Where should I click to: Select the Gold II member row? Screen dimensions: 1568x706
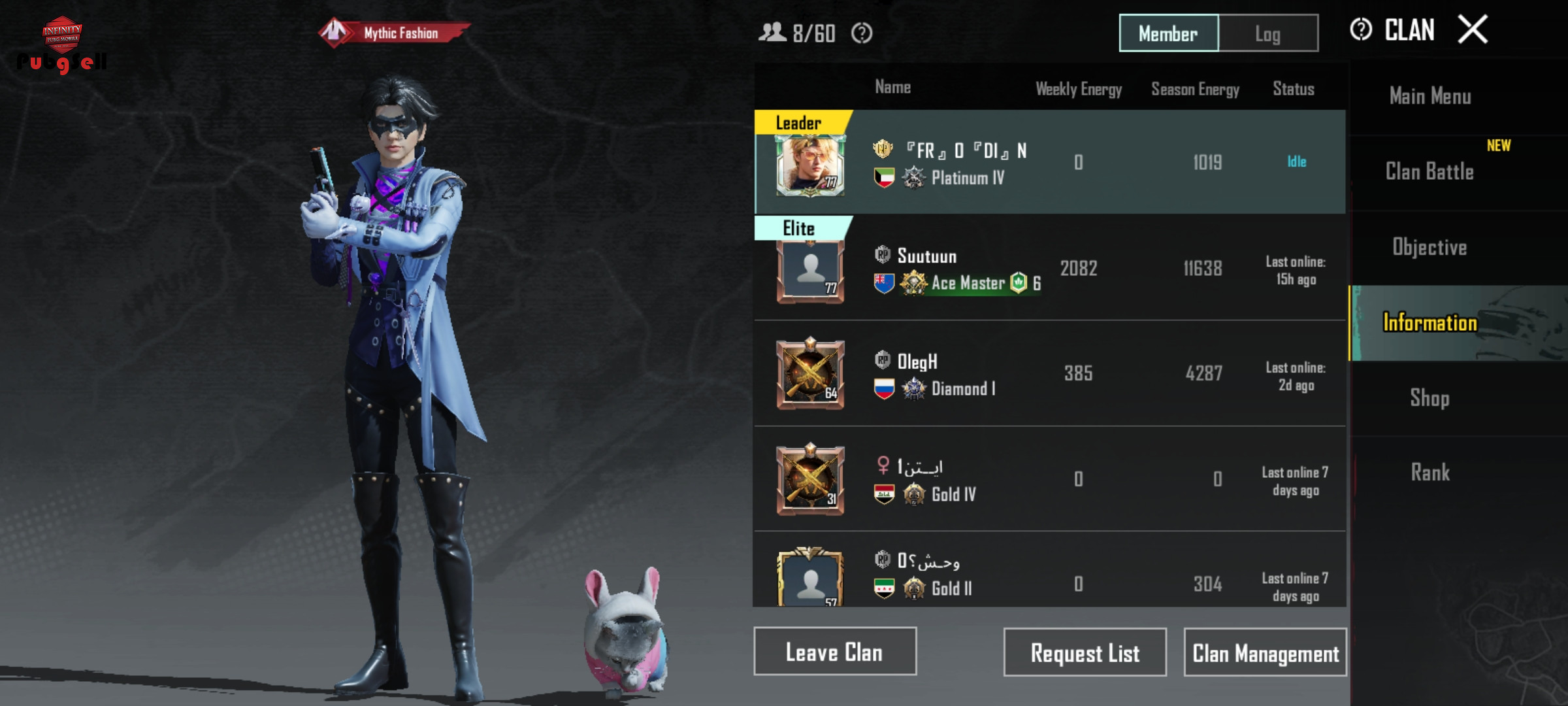1049,575
